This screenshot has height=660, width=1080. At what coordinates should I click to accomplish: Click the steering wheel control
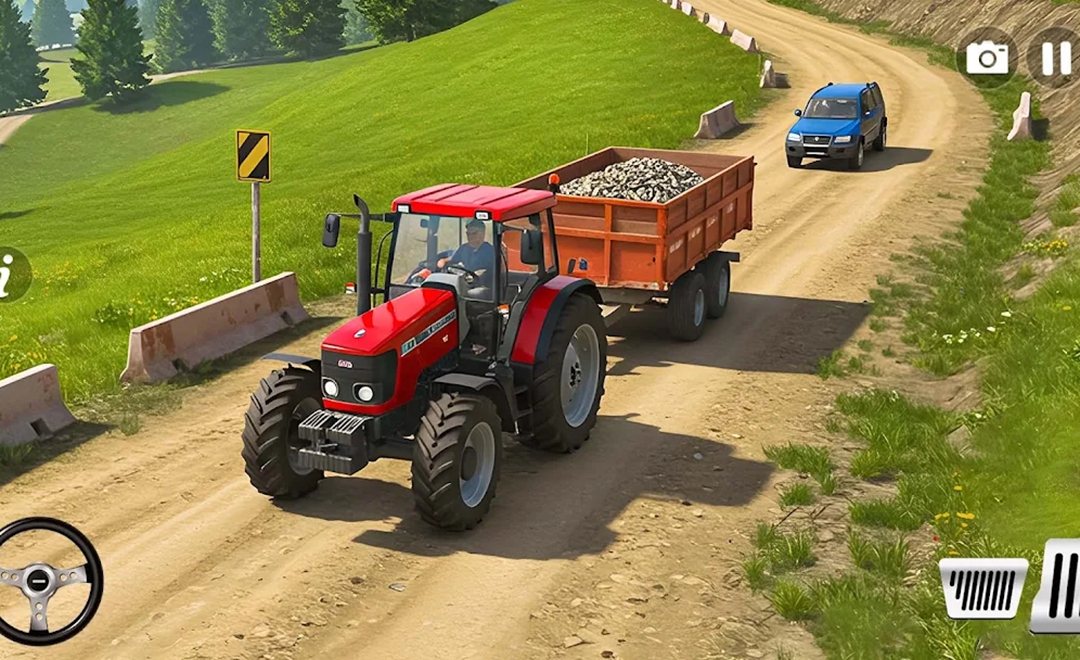[x=43, y=580]
